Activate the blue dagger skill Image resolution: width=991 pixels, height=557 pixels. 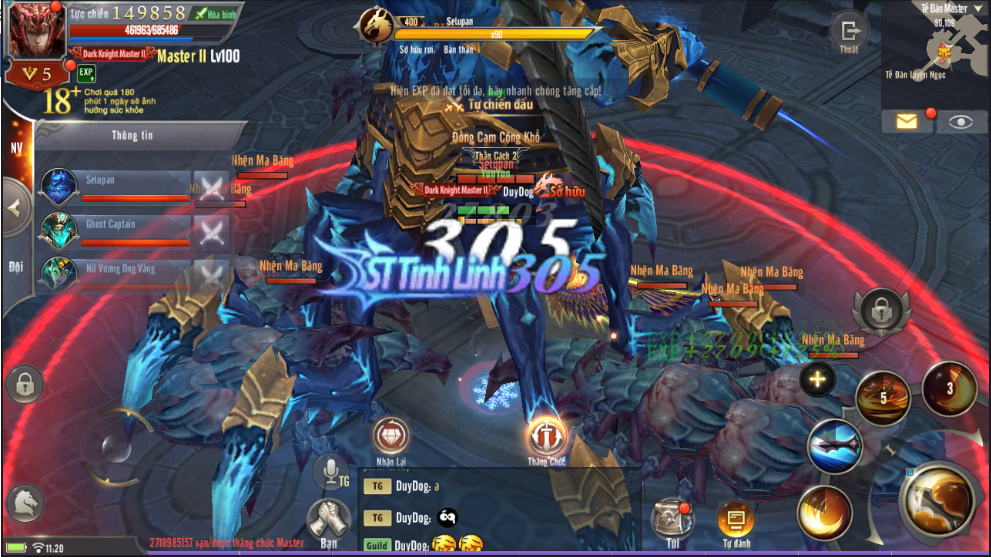coord(836,443)
